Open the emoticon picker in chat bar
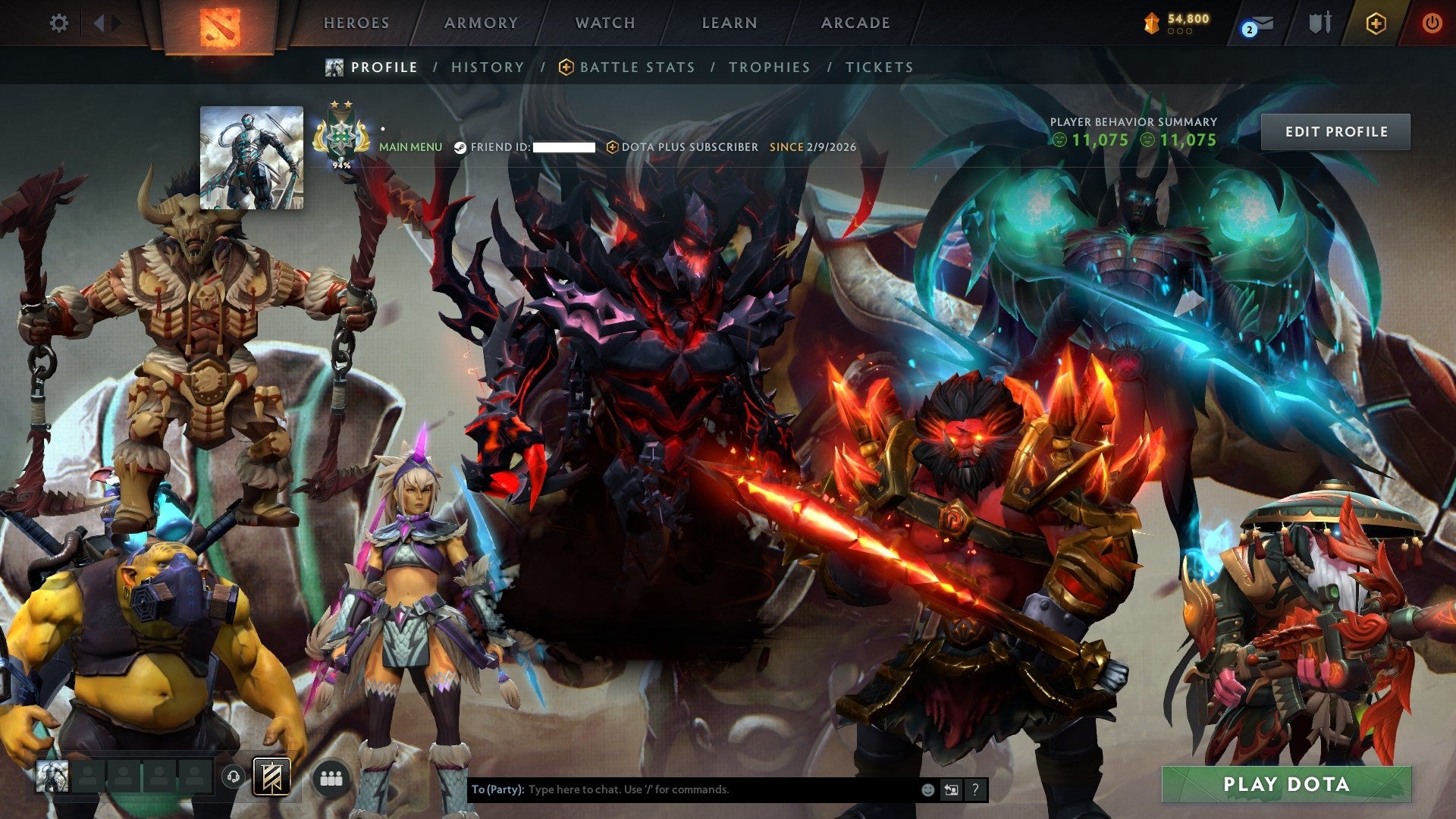This screenshot has height=819, width=1456. click(927, 789)
